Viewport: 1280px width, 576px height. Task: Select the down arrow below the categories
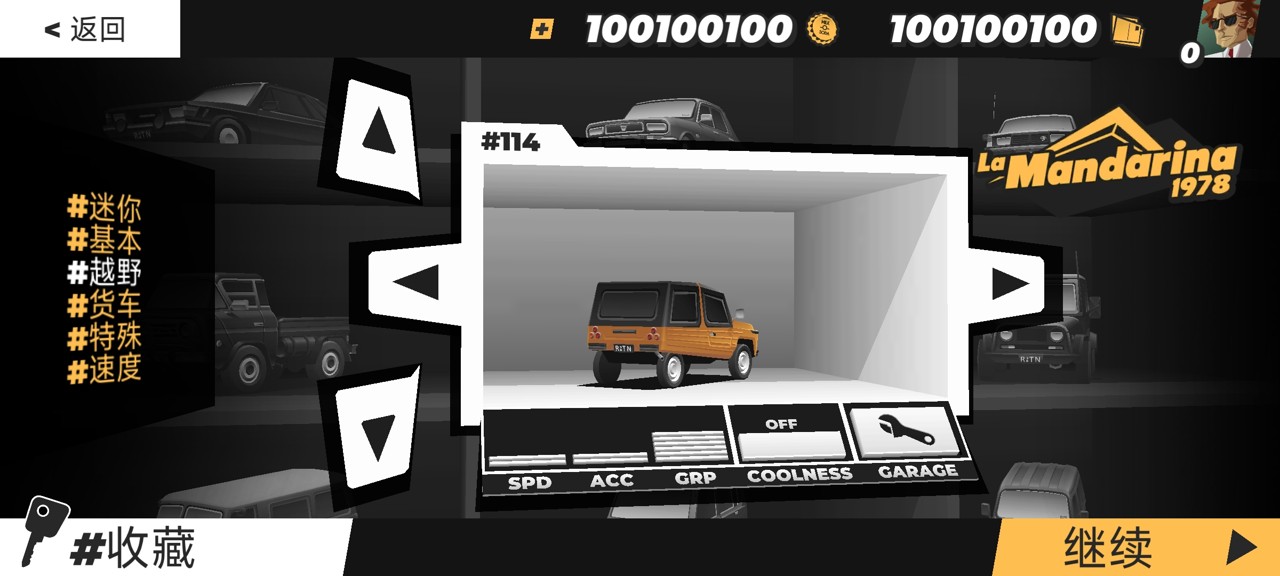(x=377, y=437)
